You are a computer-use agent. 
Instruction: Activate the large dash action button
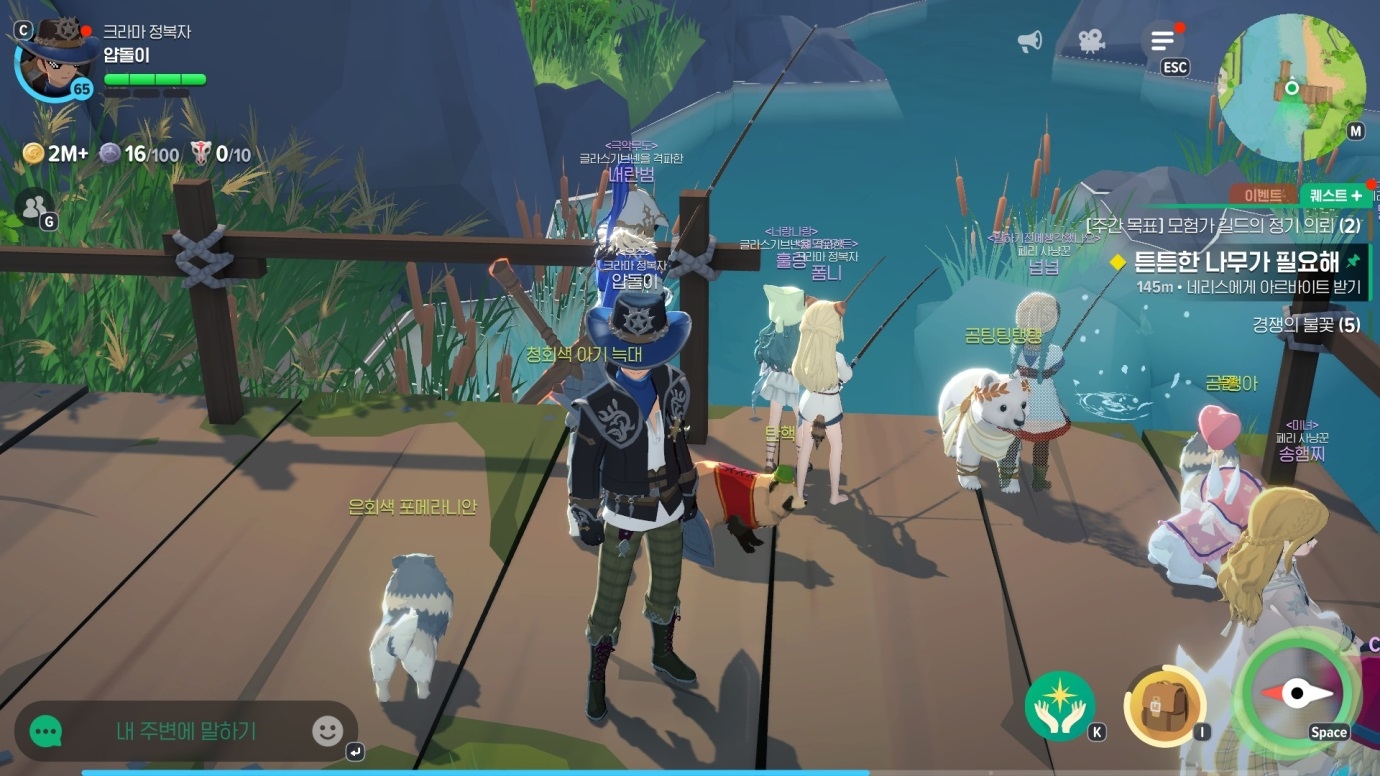click(1297, 692)
